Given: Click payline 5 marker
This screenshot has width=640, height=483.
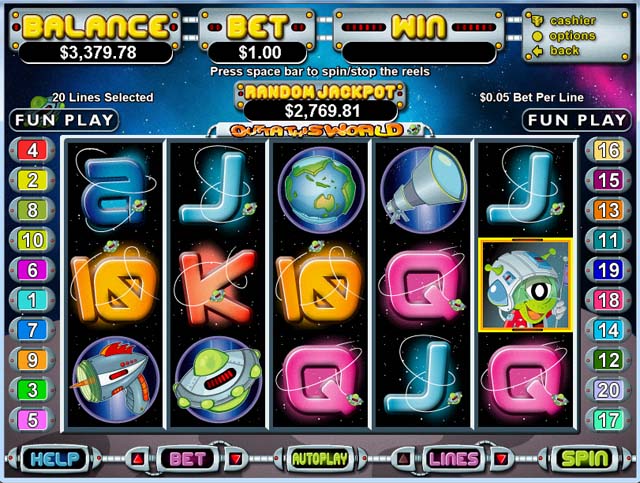Looking at the screenshot, I should [x=32, y=420].
